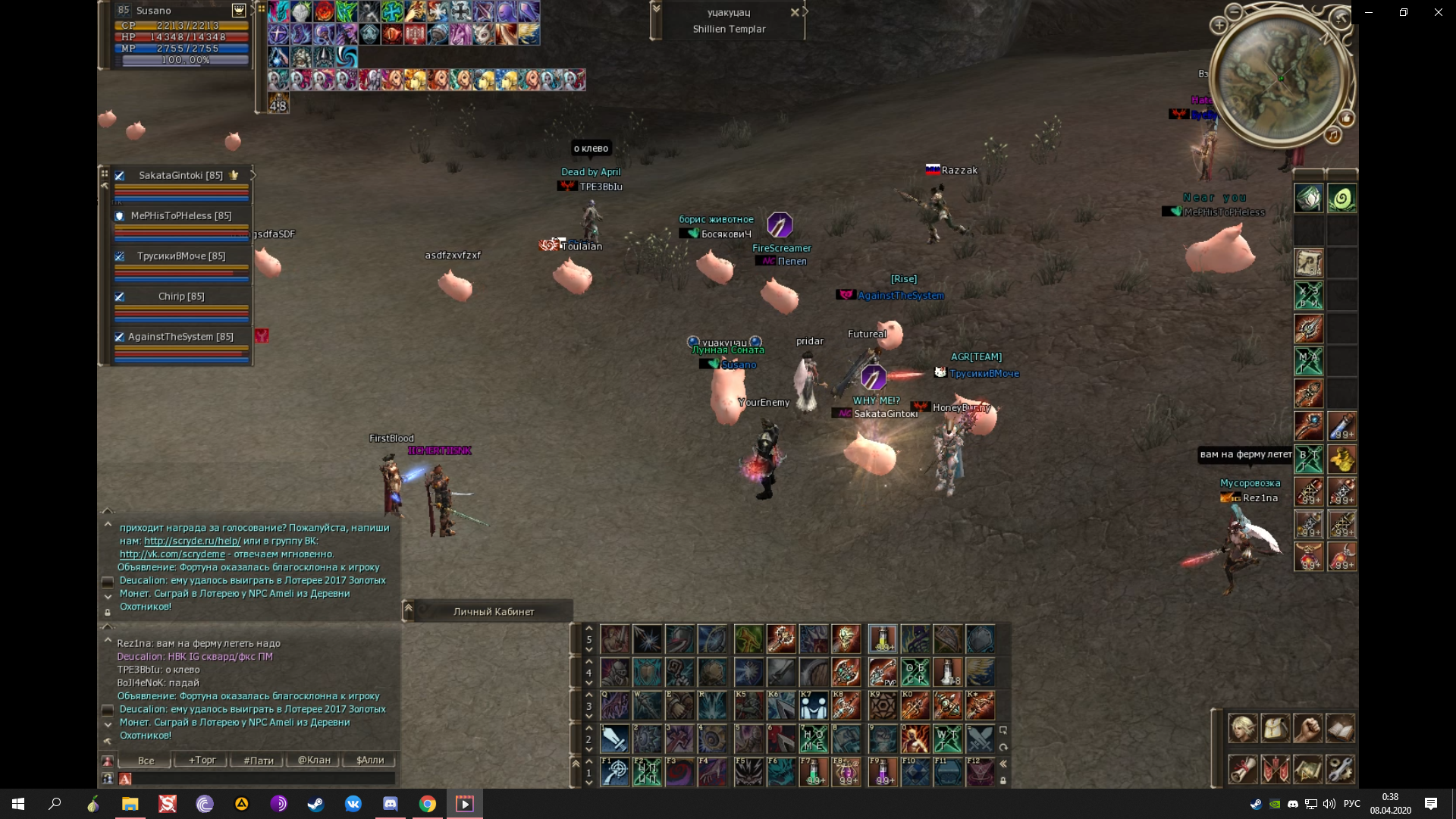Open system options wrench icon

click(x=1341, y=770)
